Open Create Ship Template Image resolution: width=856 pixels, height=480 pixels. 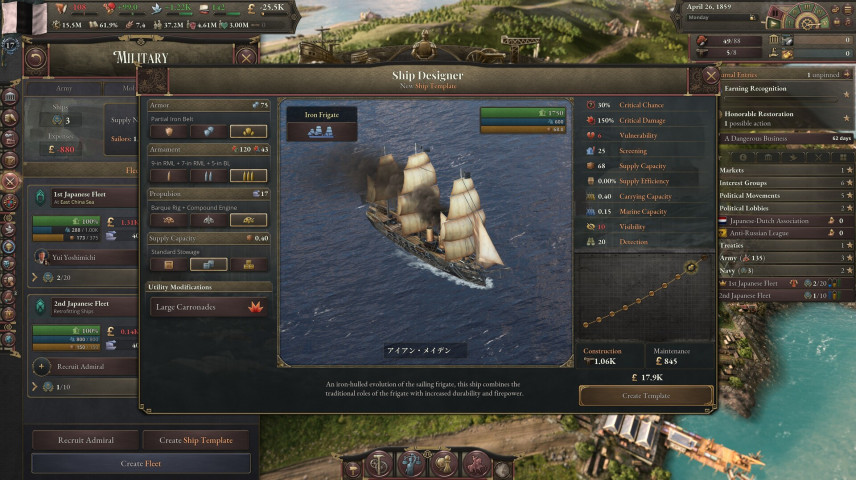196,440
